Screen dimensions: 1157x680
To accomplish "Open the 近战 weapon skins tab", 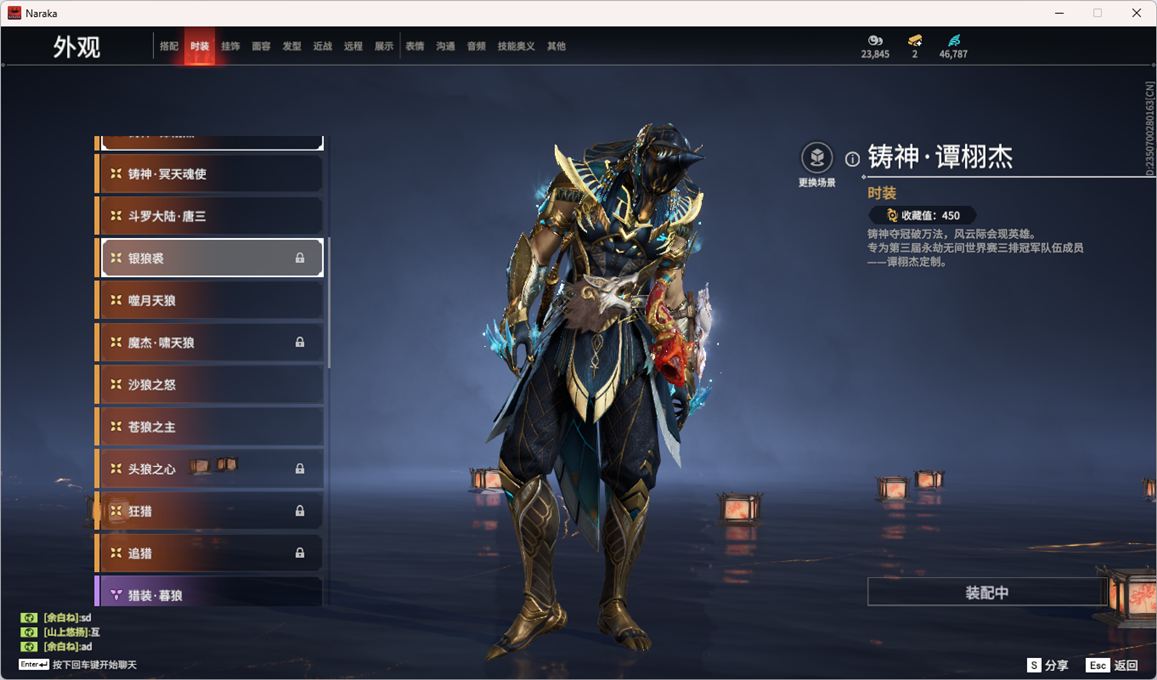I will (322, 47).
